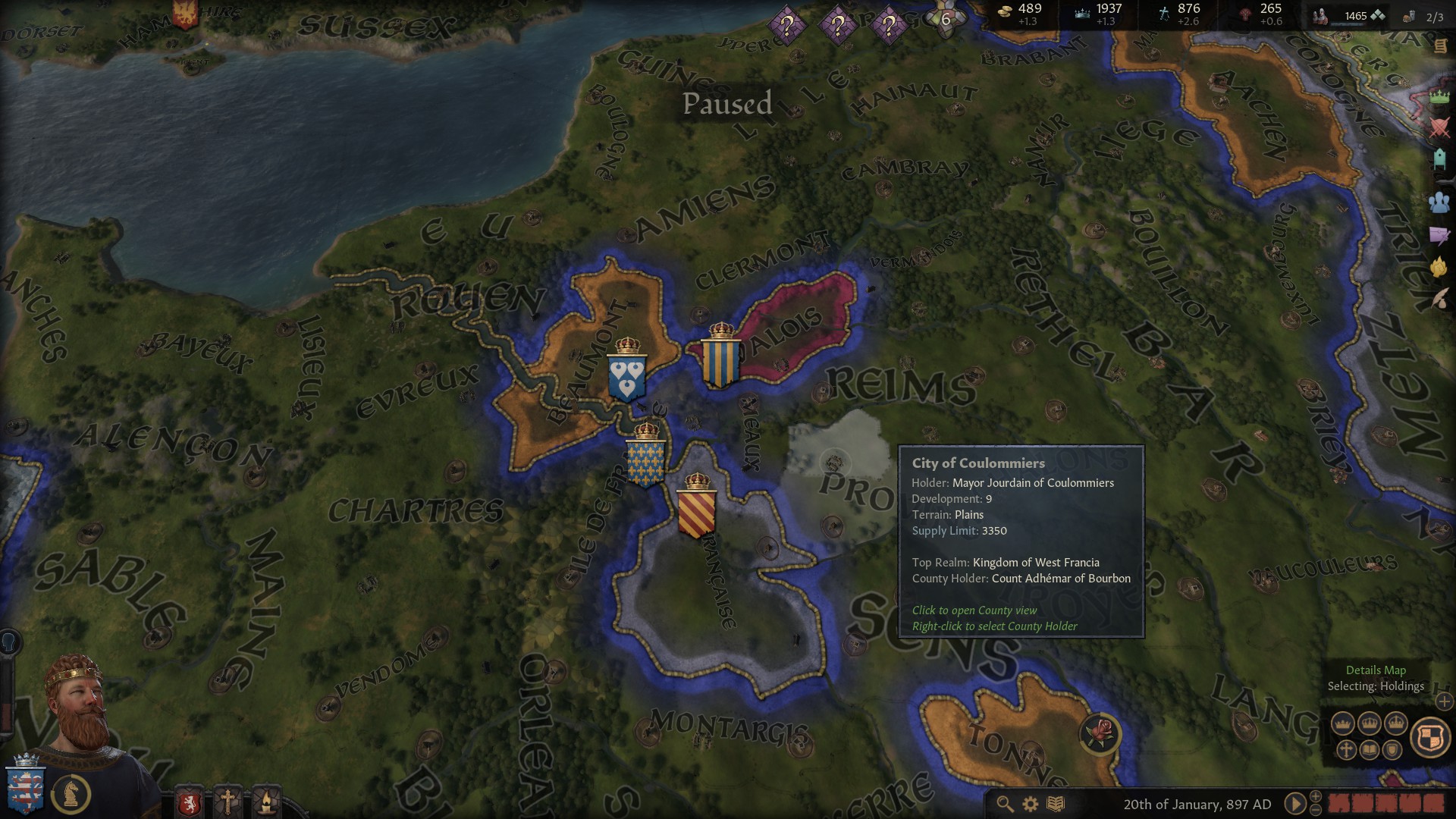Select the large checkered shield map mode
This screenshot has width=1456, height=819.
click(1429, 736)
